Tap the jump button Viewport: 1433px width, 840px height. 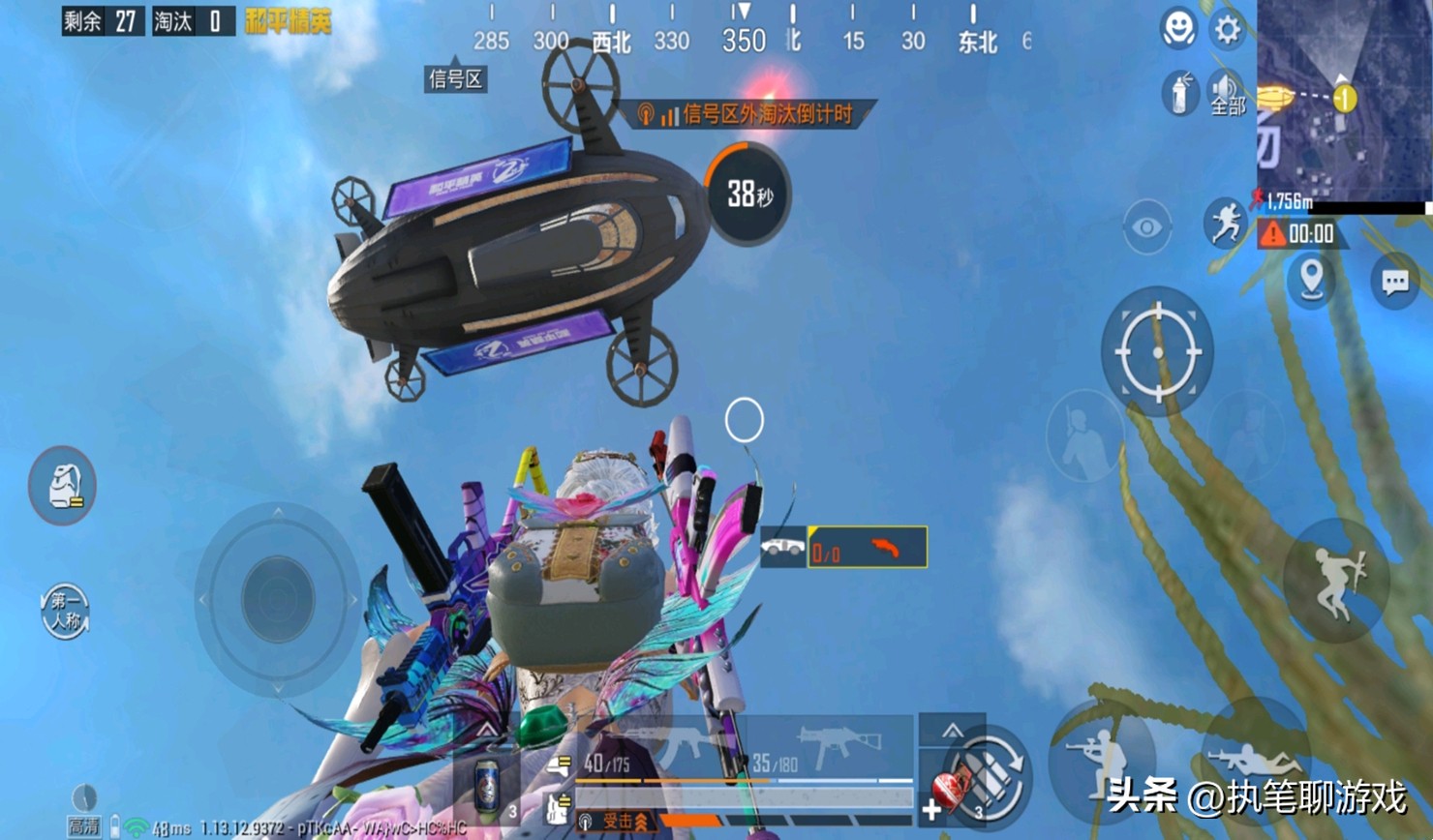(x=1336, y=581)
